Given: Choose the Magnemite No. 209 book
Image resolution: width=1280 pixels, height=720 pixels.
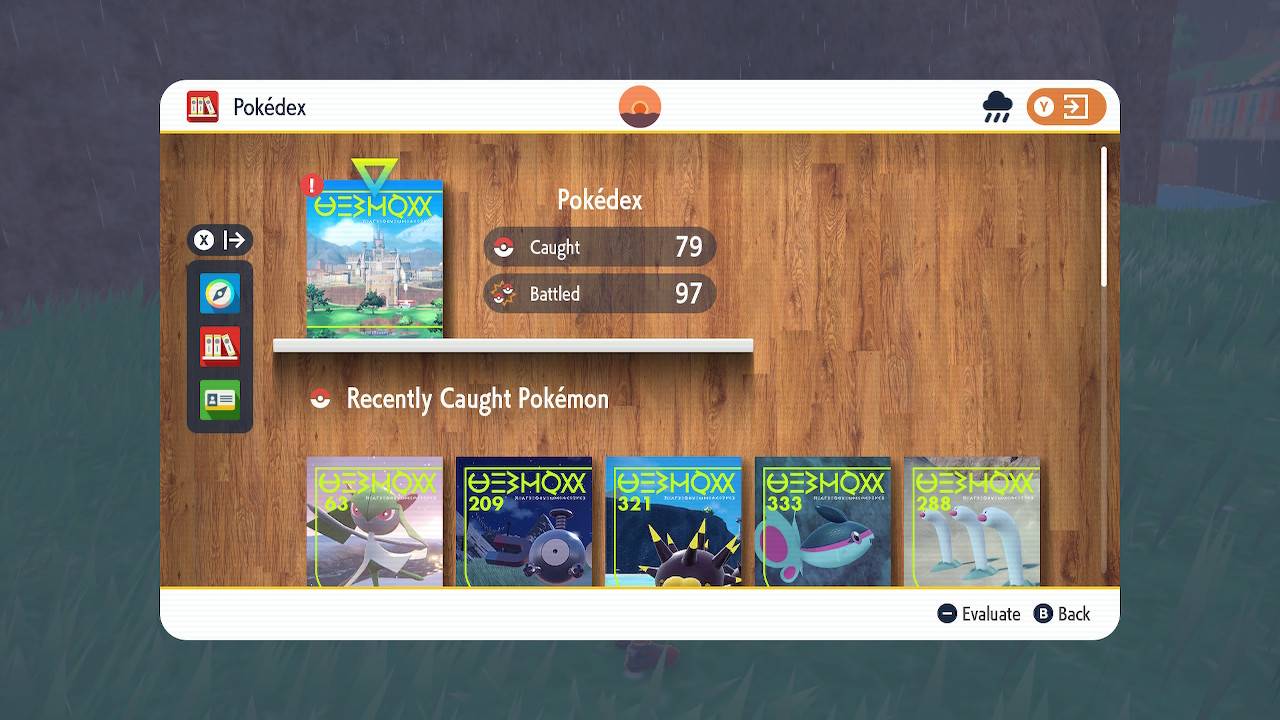Looking at the screenshot, I should tap(524, 522).
